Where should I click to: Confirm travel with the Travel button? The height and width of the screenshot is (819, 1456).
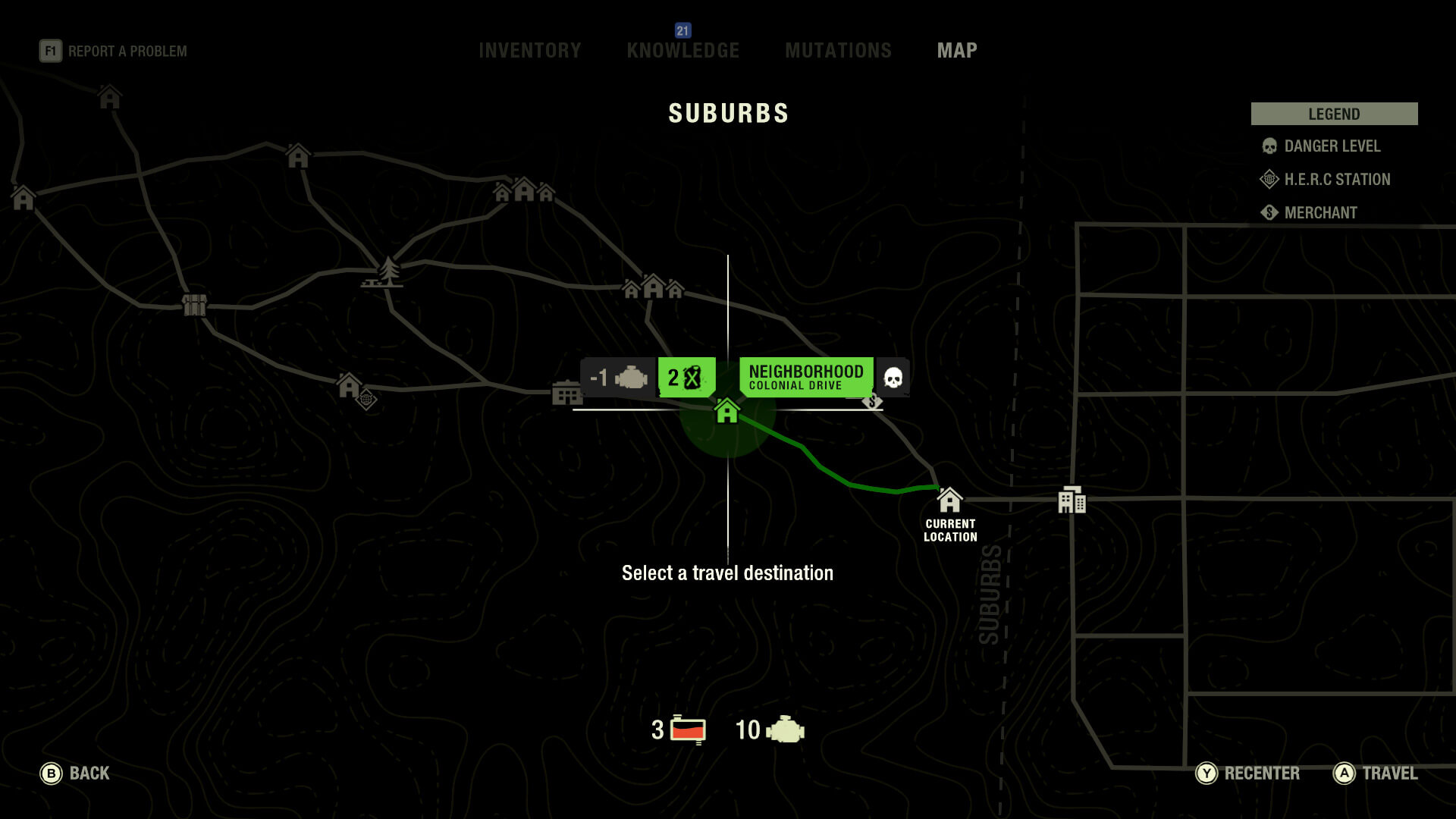(x=1376, y=773)
